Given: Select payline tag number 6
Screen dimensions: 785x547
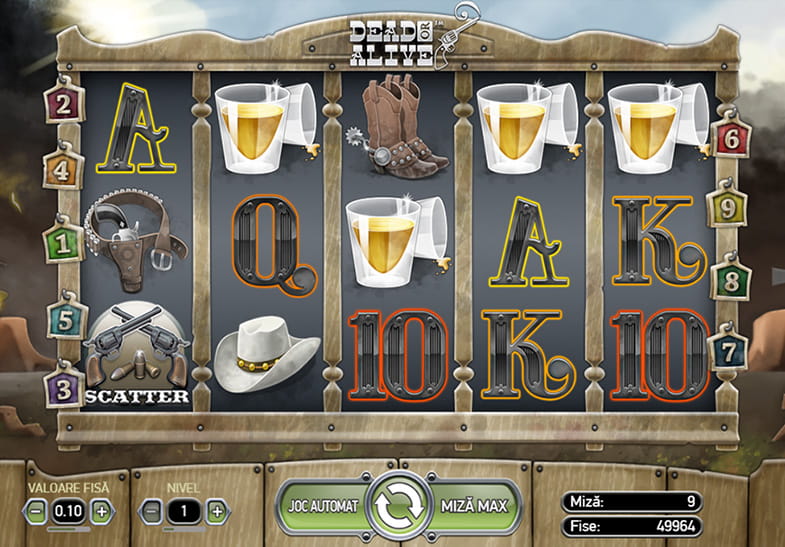Looking at the screenshot, I should pyautogui.click(x=730, y=138).
